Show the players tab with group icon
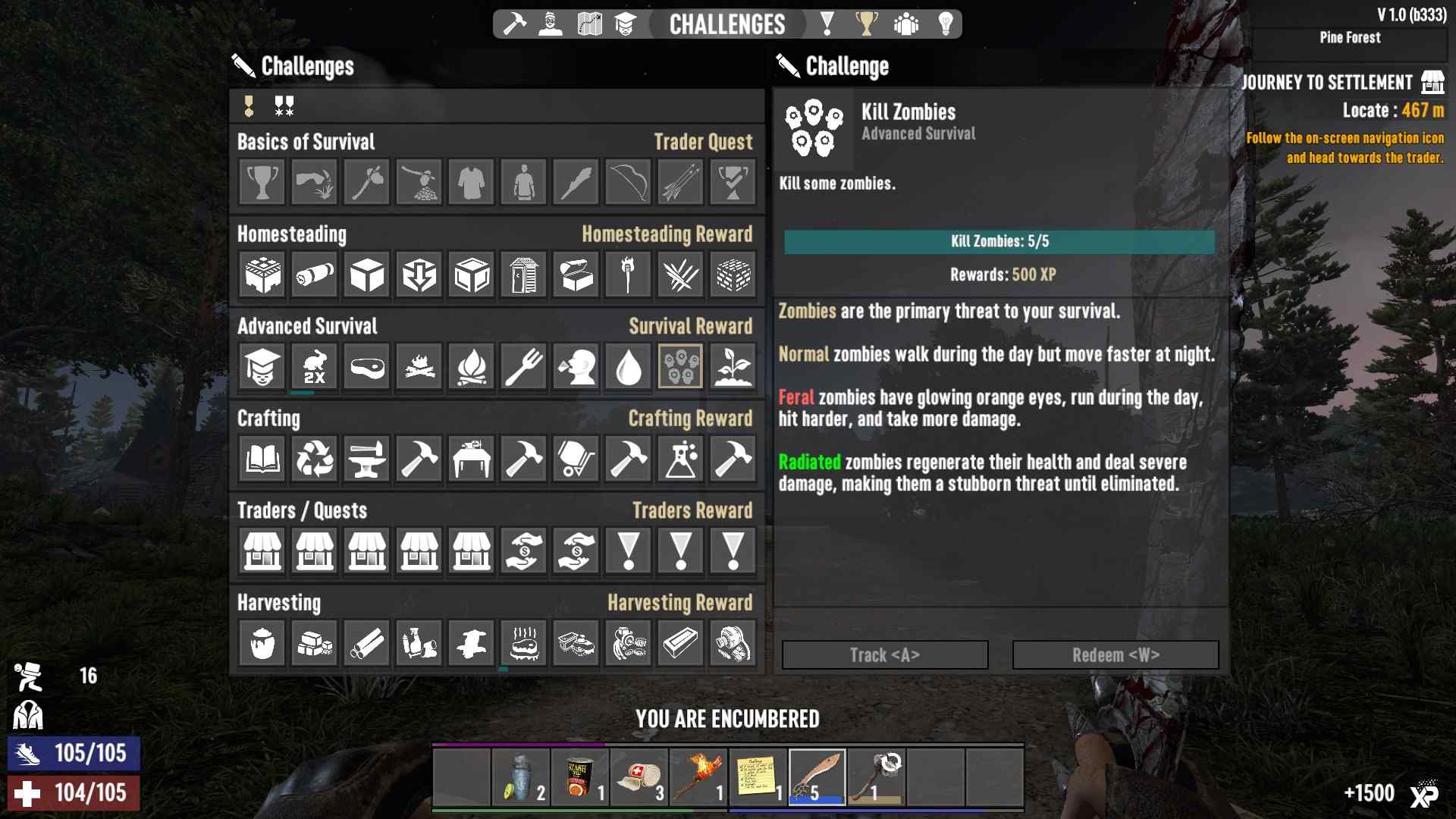This screenshot has width=1456, height=819. click(905, 24)
